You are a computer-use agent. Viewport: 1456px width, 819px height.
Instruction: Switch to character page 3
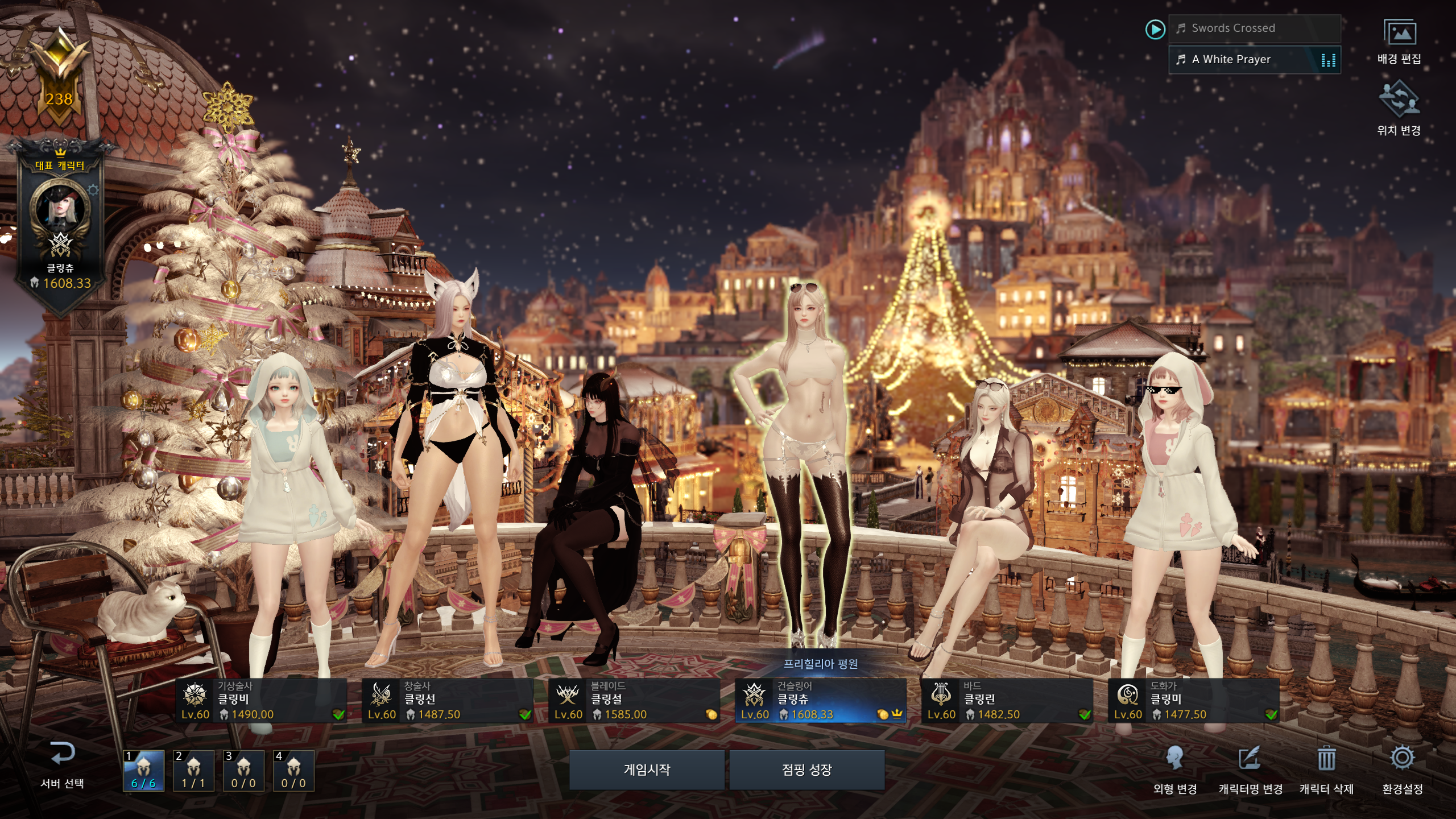point(243,771)
